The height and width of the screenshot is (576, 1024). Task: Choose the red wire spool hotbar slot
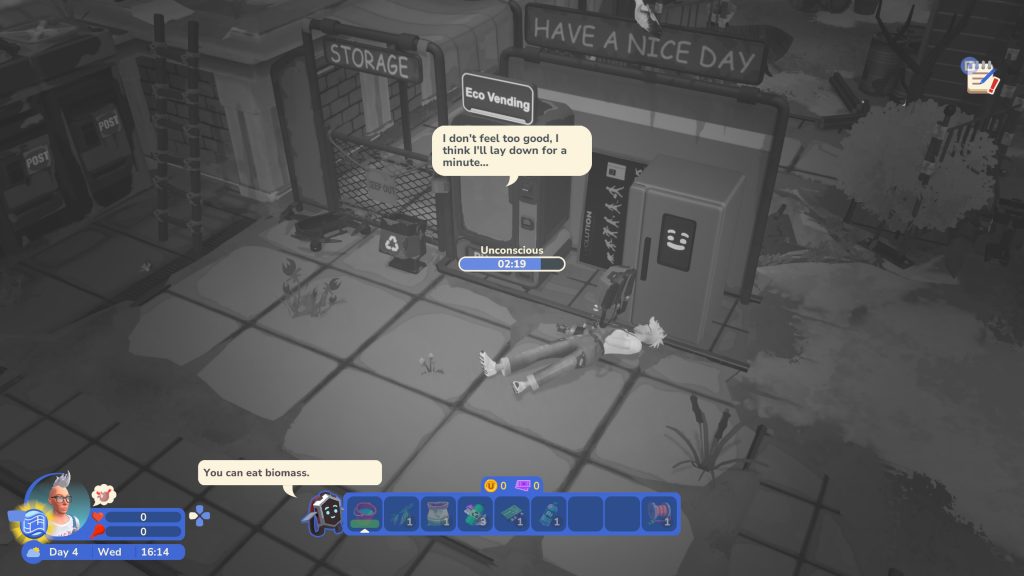(x=660, y=513)
